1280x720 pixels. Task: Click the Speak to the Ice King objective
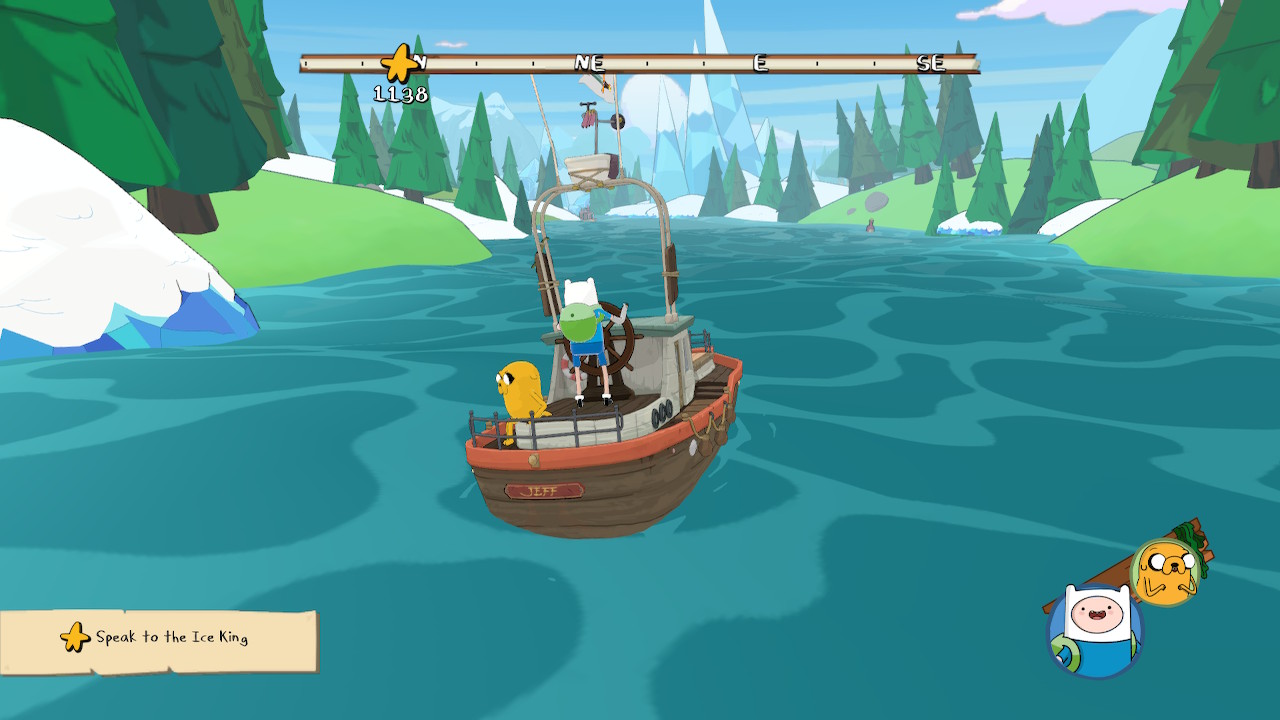[x=160, y=638]
